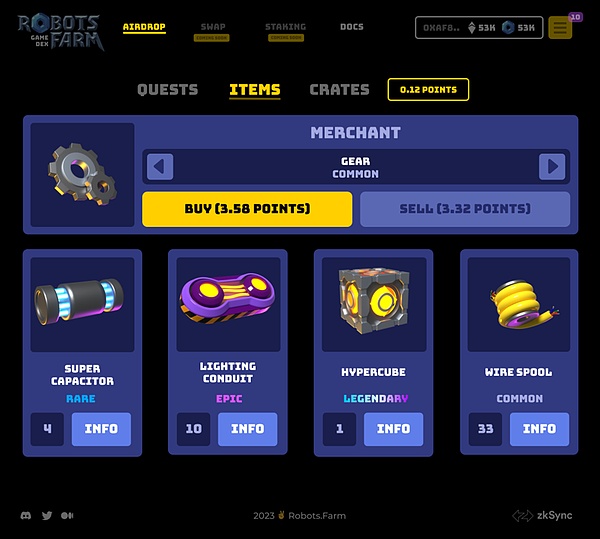Open the Airdrop navigation link

(x=144, y=27)
